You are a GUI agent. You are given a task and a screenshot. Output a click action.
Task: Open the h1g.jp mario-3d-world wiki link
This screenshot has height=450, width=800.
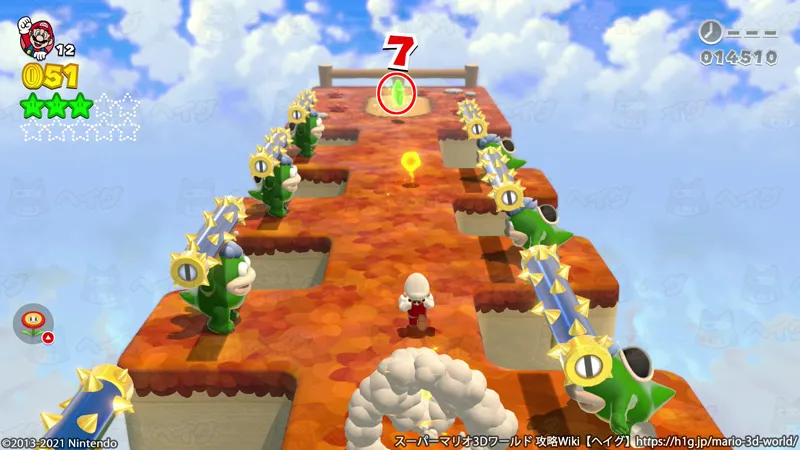coord(717,440)
